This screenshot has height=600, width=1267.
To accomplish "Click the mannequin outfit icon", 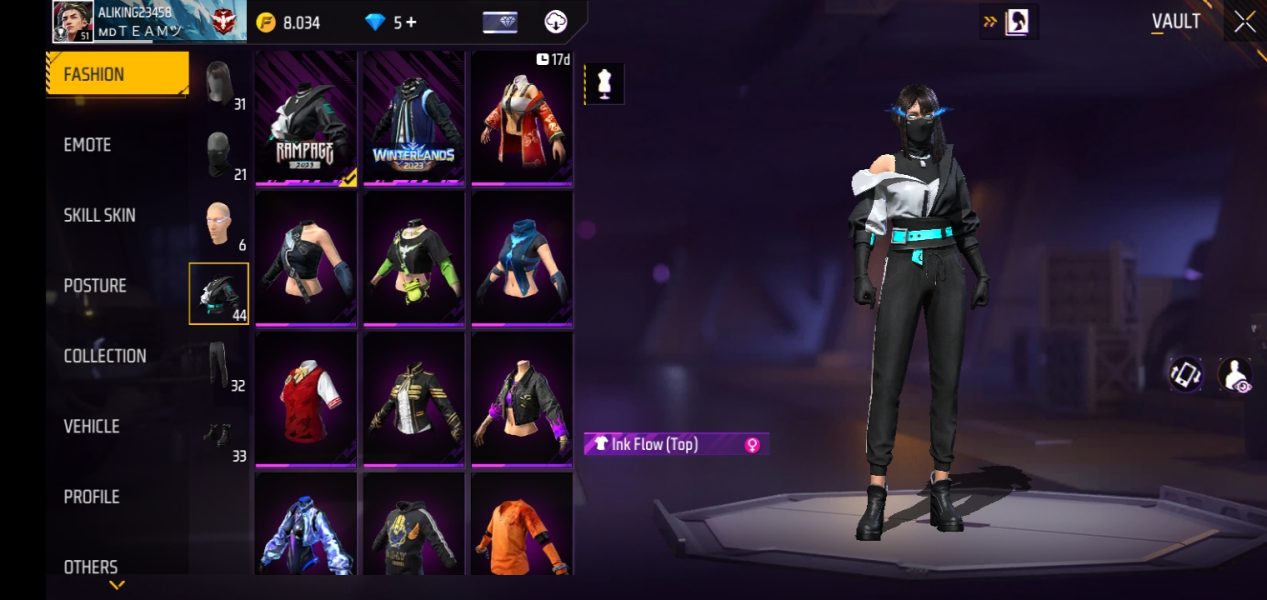I will [x=604, y=84].
